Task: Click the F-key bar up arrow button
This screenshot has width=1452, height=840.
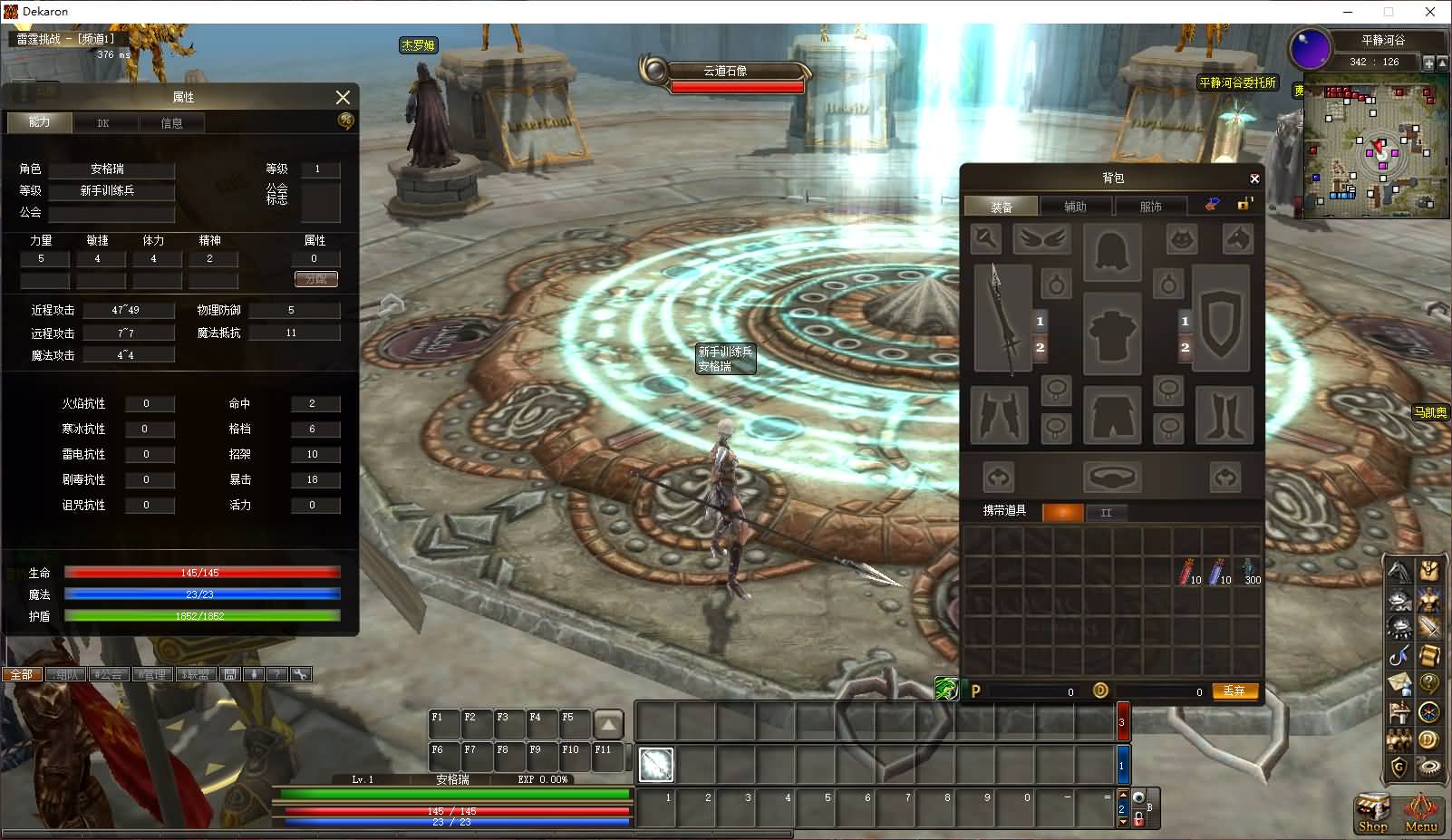Action: (x=608, y=724)
